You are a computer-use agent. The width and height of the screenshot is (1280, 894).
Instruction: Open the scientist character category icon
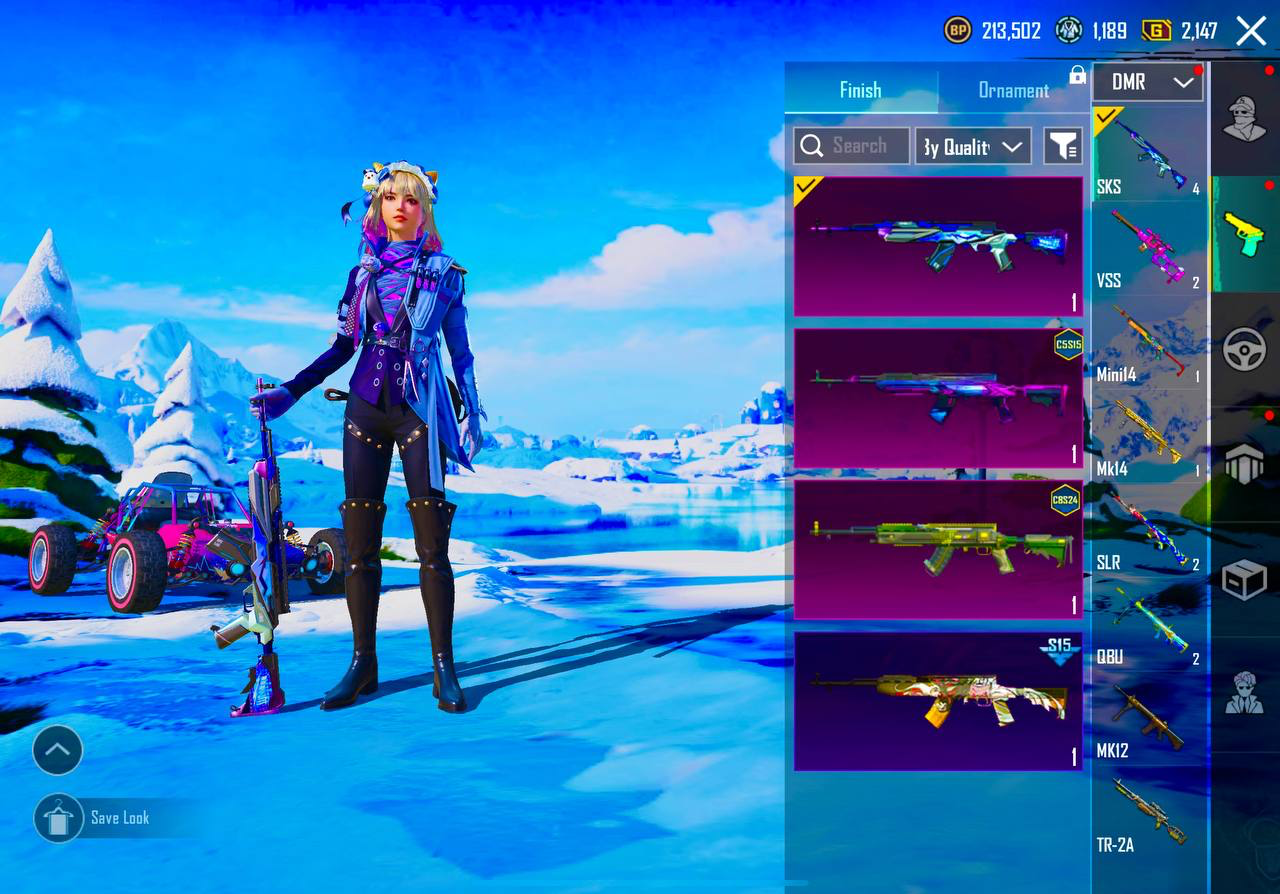(x=1244, y=692)
